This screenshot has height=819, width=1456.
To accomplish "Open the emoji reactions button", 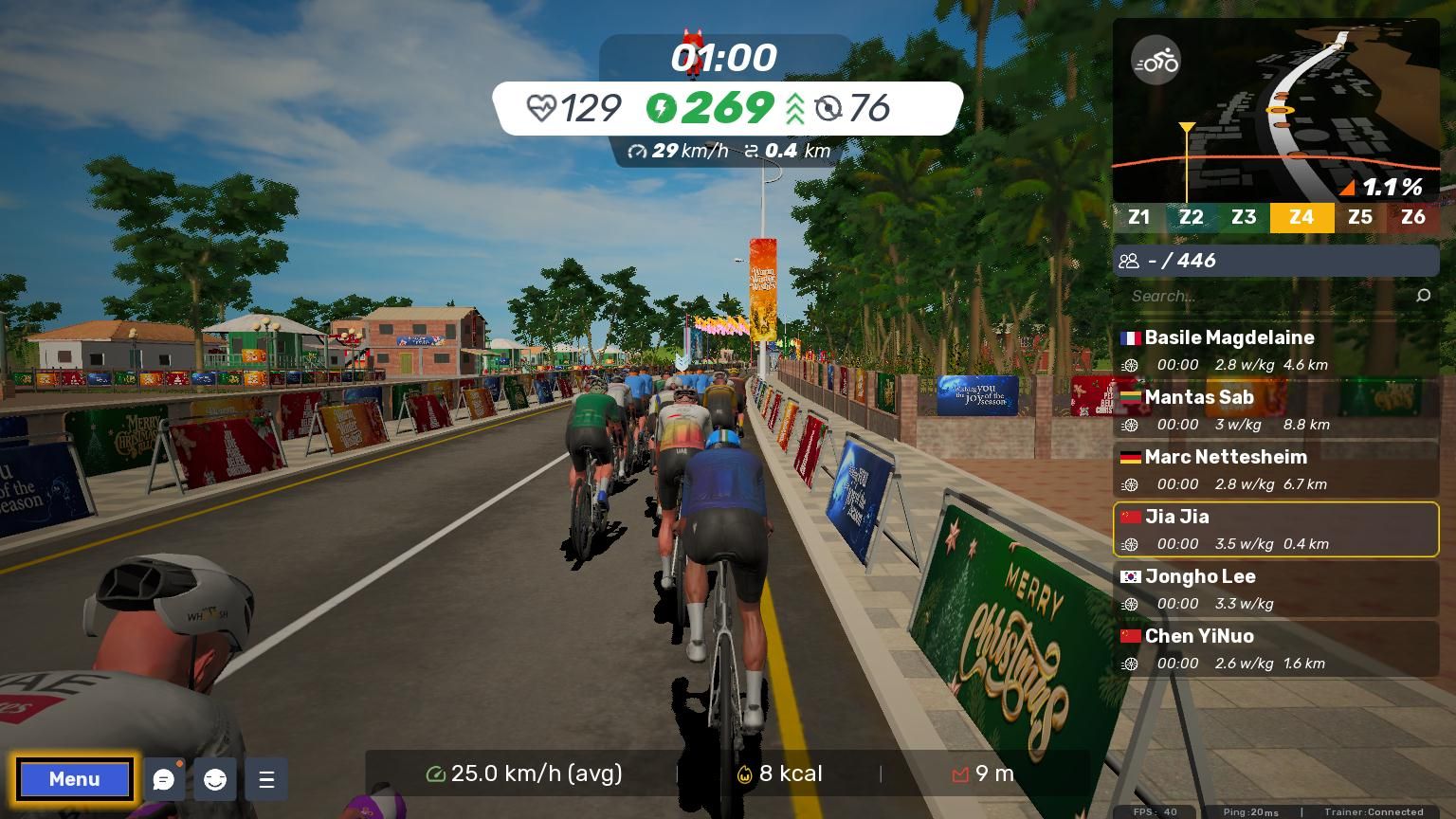I will (x=215, y=779).
